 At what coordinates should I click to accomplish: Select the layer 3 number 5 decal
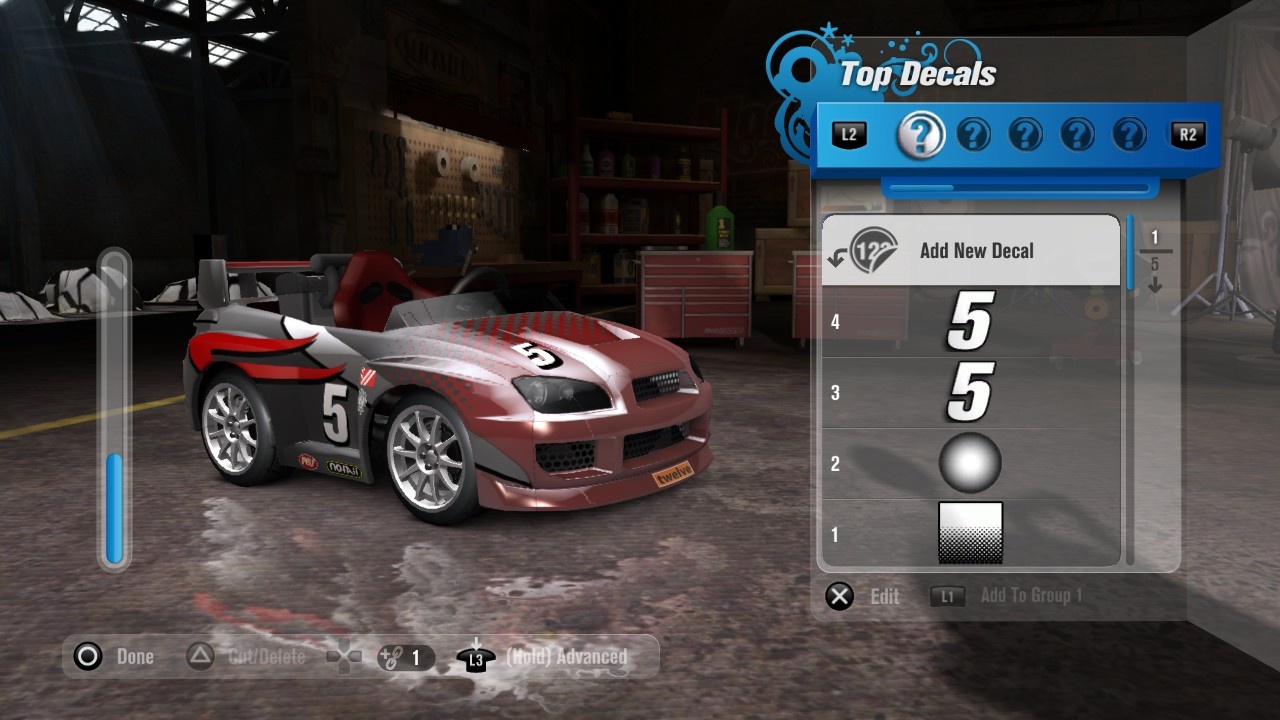tap(970, 393)
